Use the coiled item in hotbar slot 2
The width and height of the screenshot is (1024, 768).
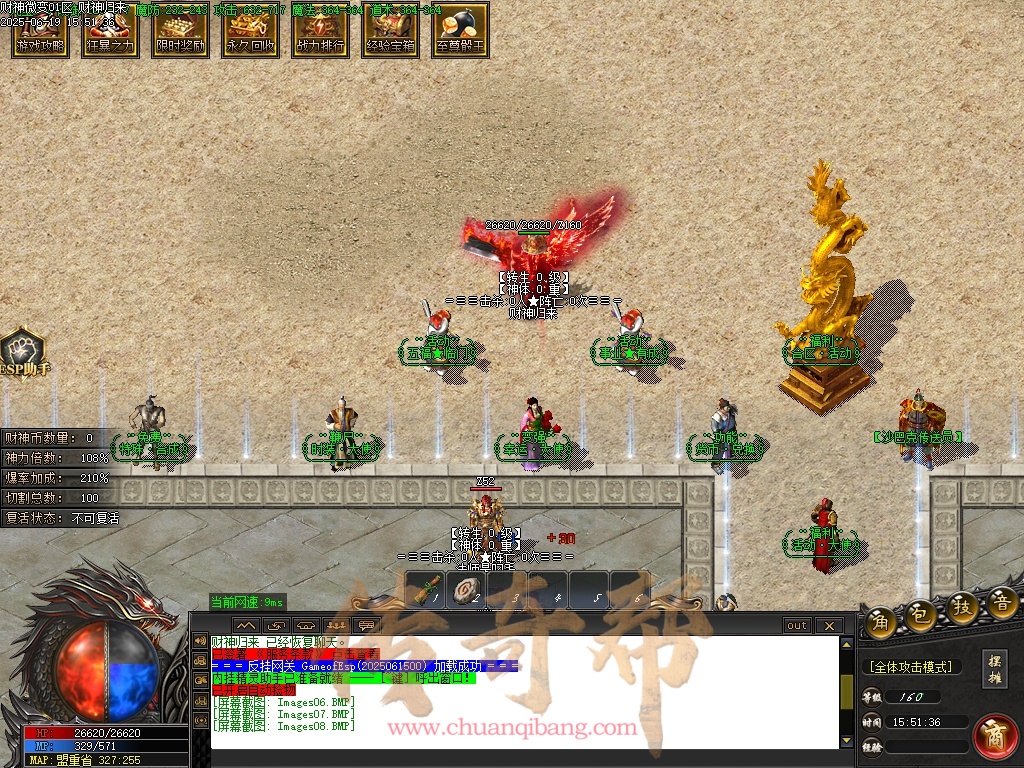(x=466, y=590)
